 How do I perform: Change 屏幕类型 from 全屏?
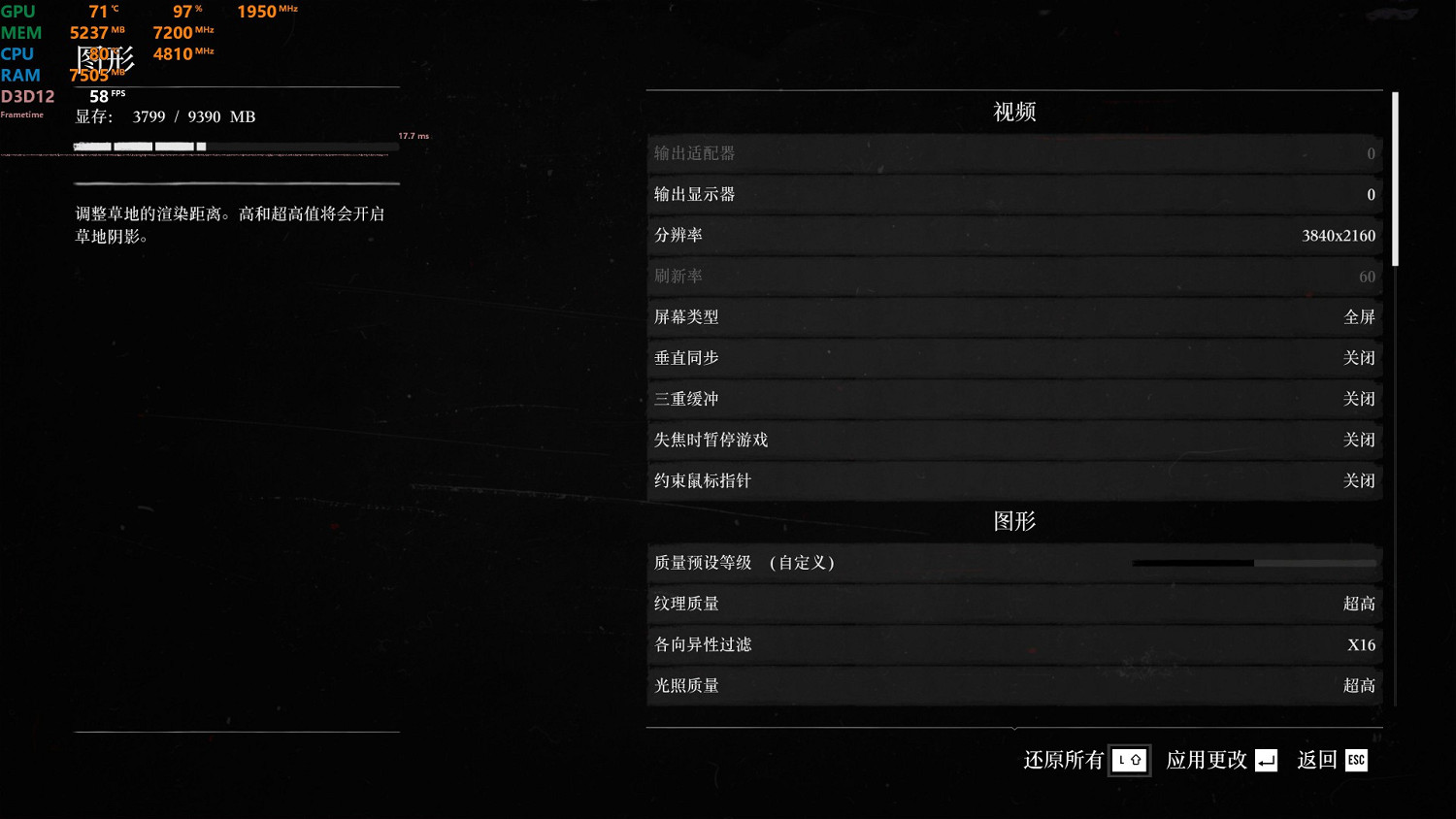pos(1014,316)
